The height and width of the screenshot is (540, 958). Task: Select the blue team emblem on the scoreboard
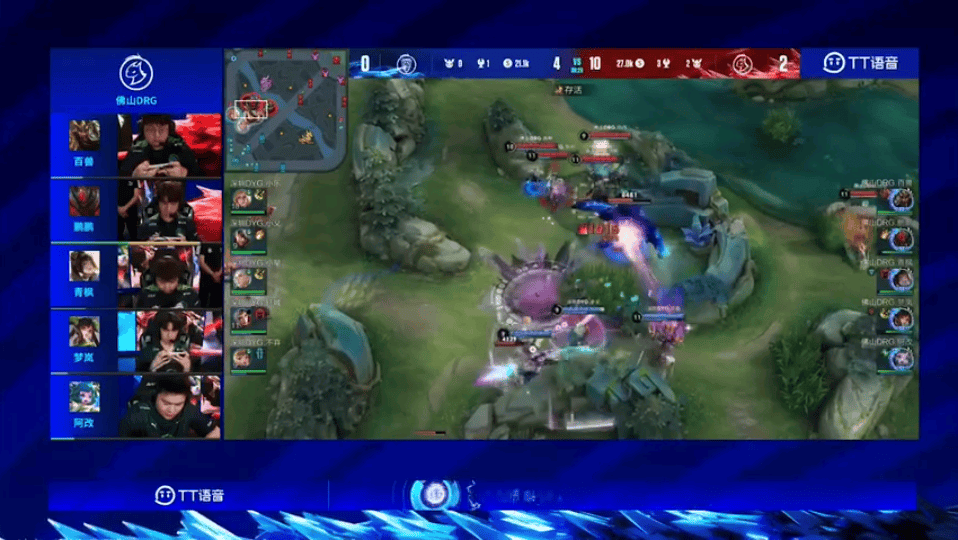405,64
